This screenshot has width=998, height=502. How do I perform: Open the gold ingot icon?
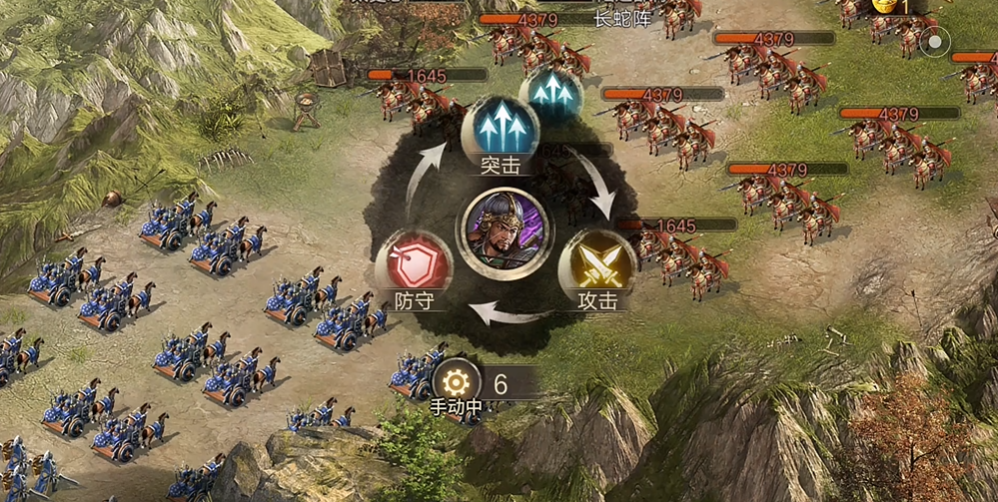pyautogui.click(x=885, y=6)
